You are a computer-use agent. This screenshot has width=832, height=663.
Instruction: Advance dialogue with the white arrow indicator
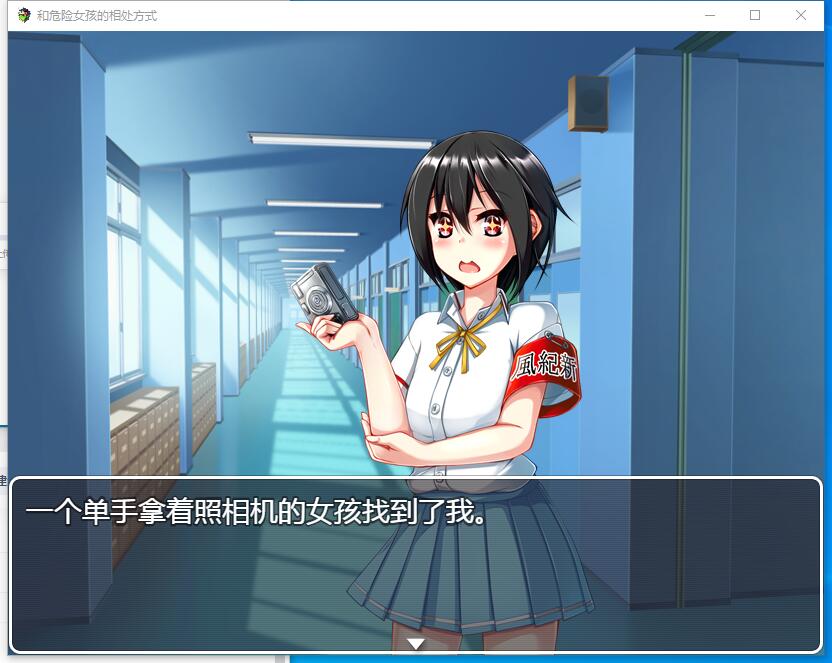[x=416, y=643]
